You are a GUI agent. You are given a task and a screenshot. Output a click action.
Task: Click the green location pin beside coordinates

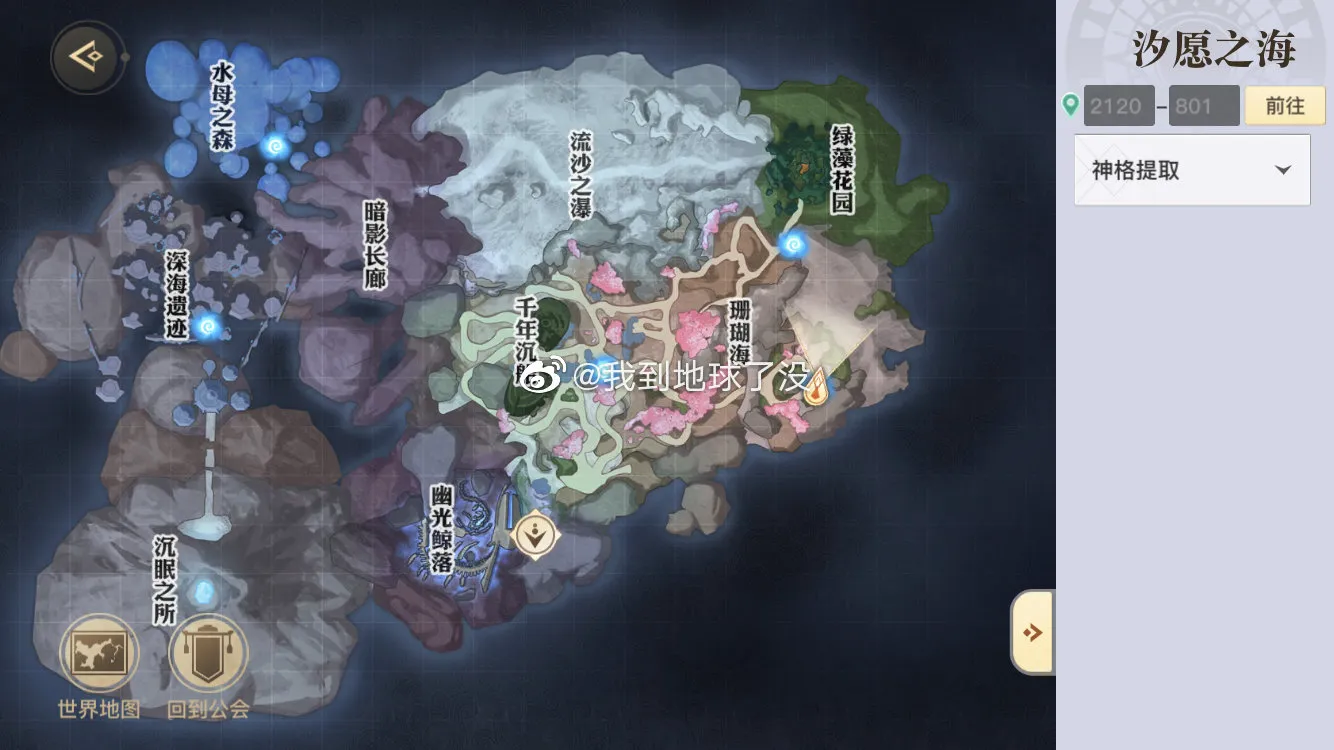[1070, 104]
